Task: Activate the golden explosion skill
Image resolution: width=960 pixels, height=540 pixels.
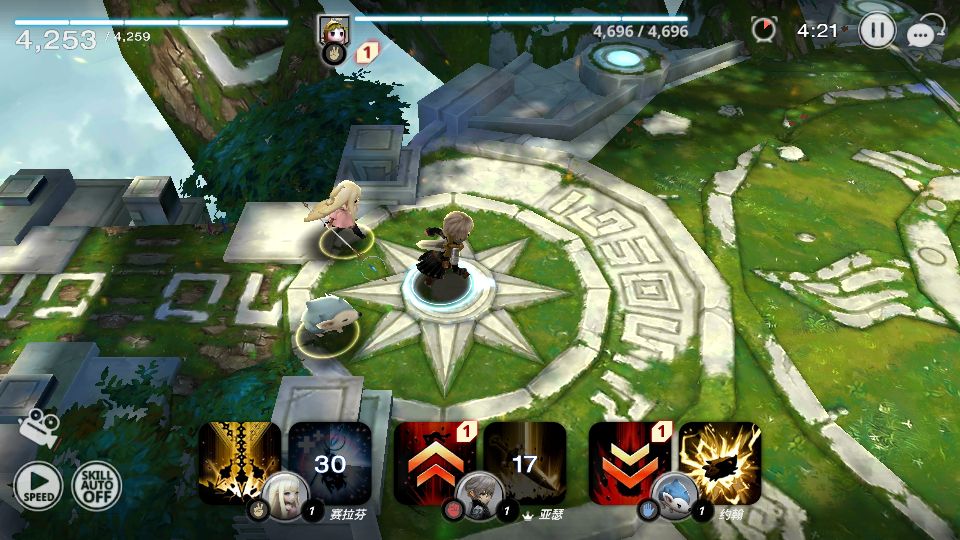Action: [x=720, y=462]
